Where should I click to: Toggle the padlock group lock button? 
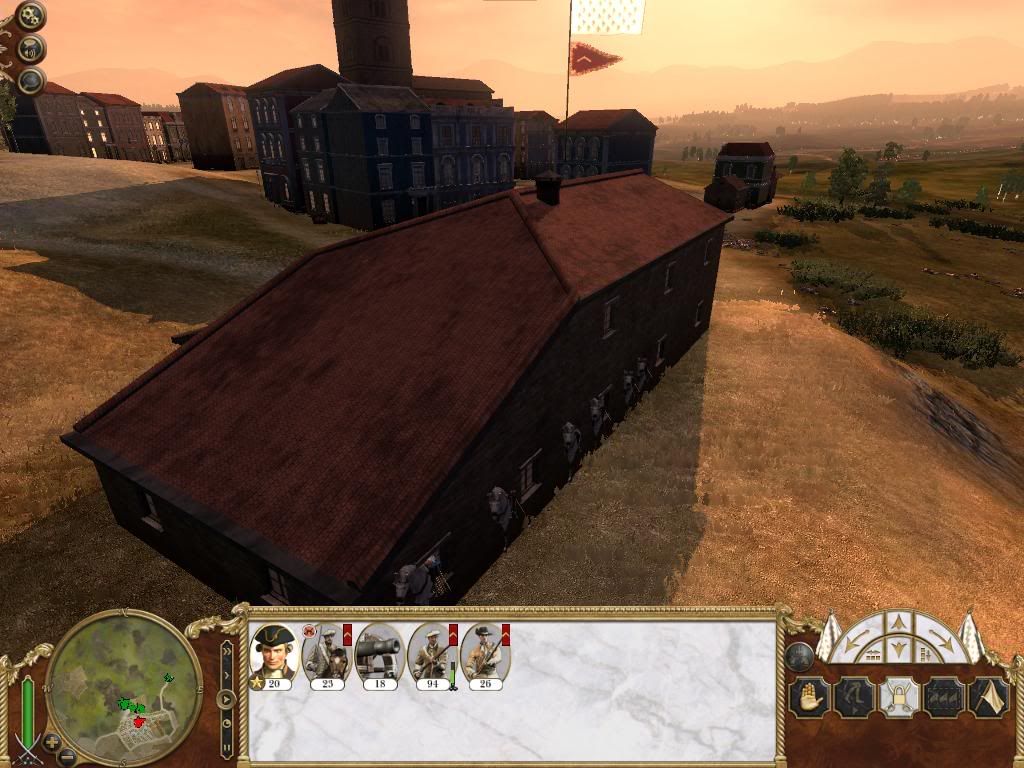(x=898, y=697)
